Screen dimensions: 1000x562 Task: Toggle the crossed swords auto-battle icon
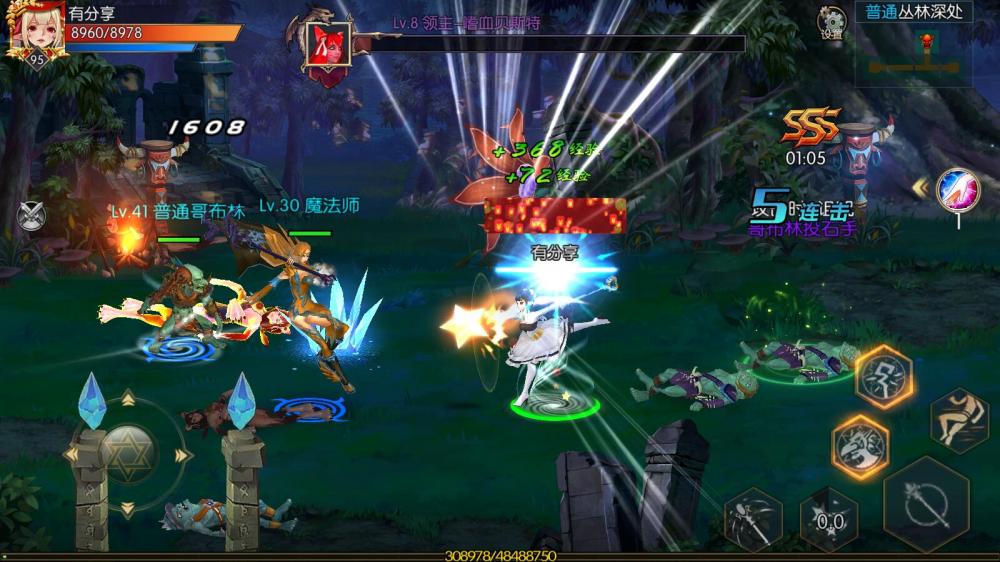(29, 215)
